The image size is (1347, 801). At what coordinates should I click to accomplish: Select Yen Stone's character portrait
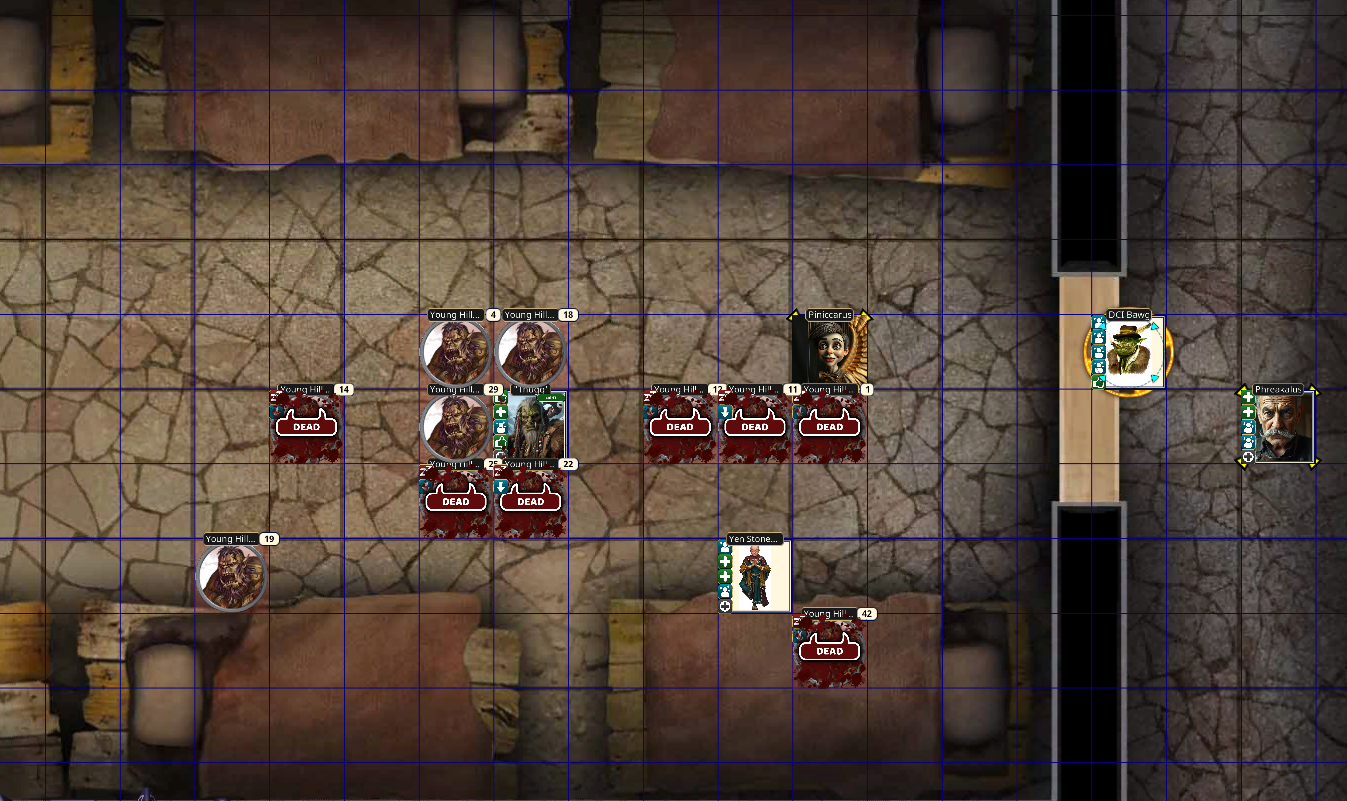(x=758, y=580)
